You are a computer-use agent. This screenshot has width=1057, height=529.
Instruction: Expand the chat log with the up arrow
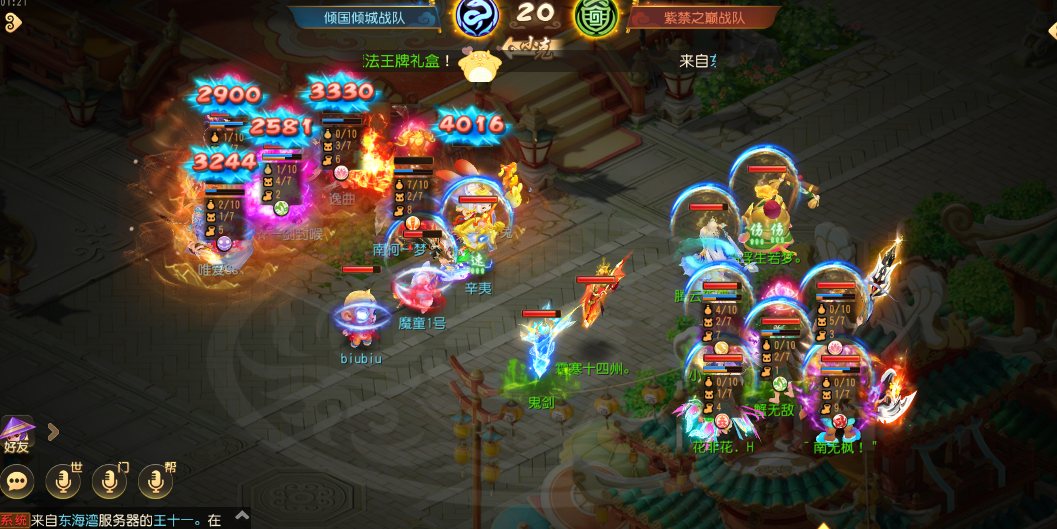[x=242, y=518]
